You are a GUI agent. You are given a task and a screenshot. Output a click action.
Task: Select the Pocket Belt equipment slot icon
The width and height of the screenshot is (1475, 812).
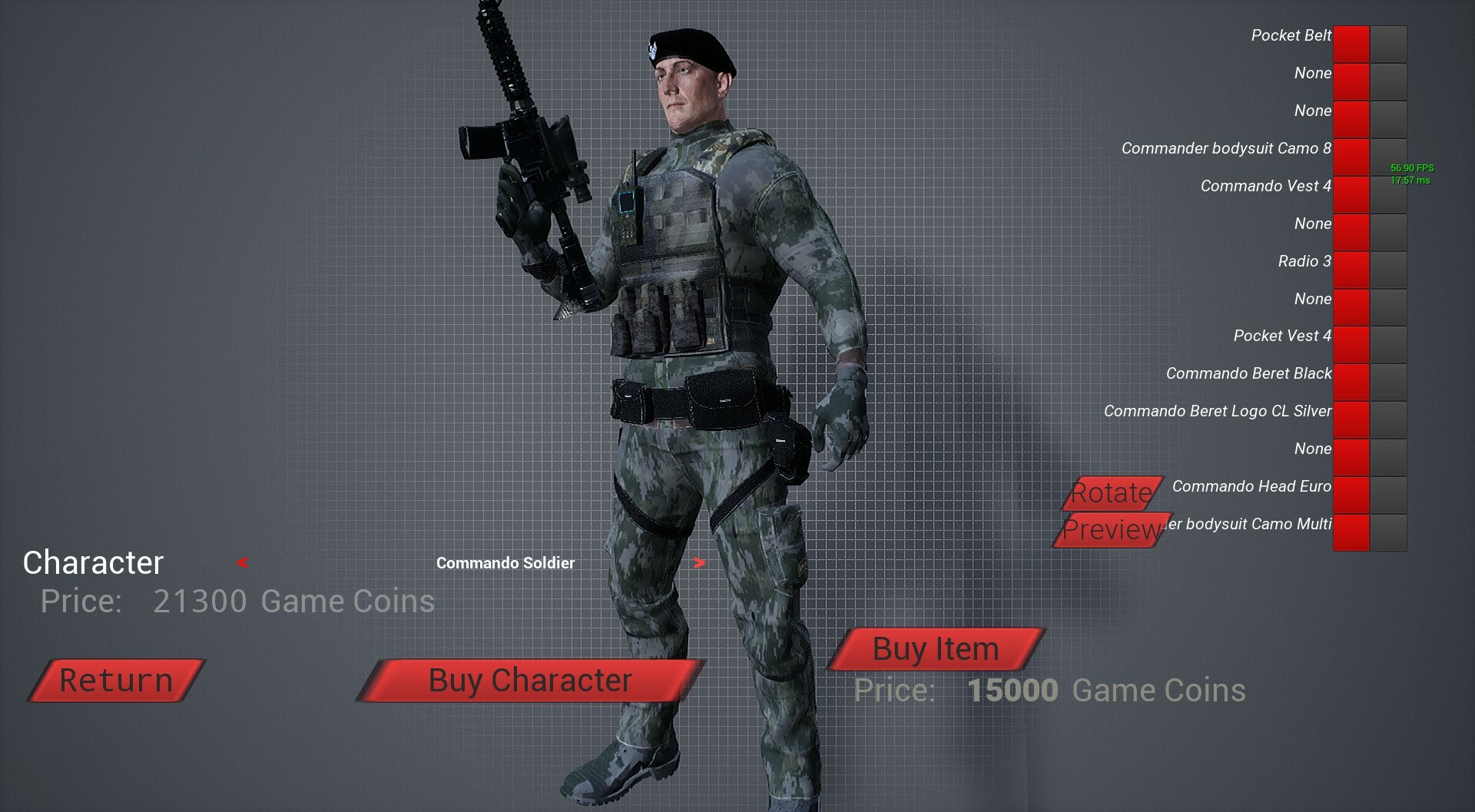(x=1351, y=43)
